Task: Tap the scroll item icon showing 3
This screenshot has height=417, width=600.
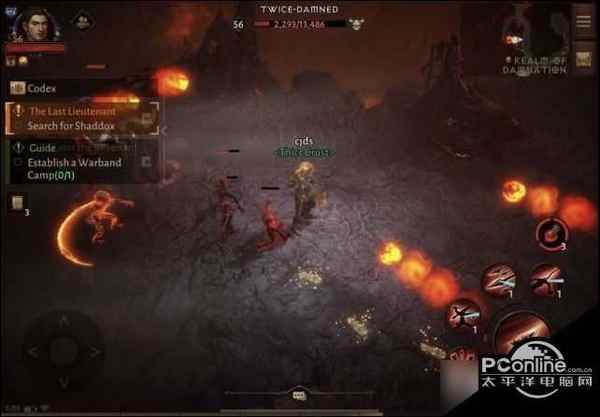Action: tap(18, 204)
